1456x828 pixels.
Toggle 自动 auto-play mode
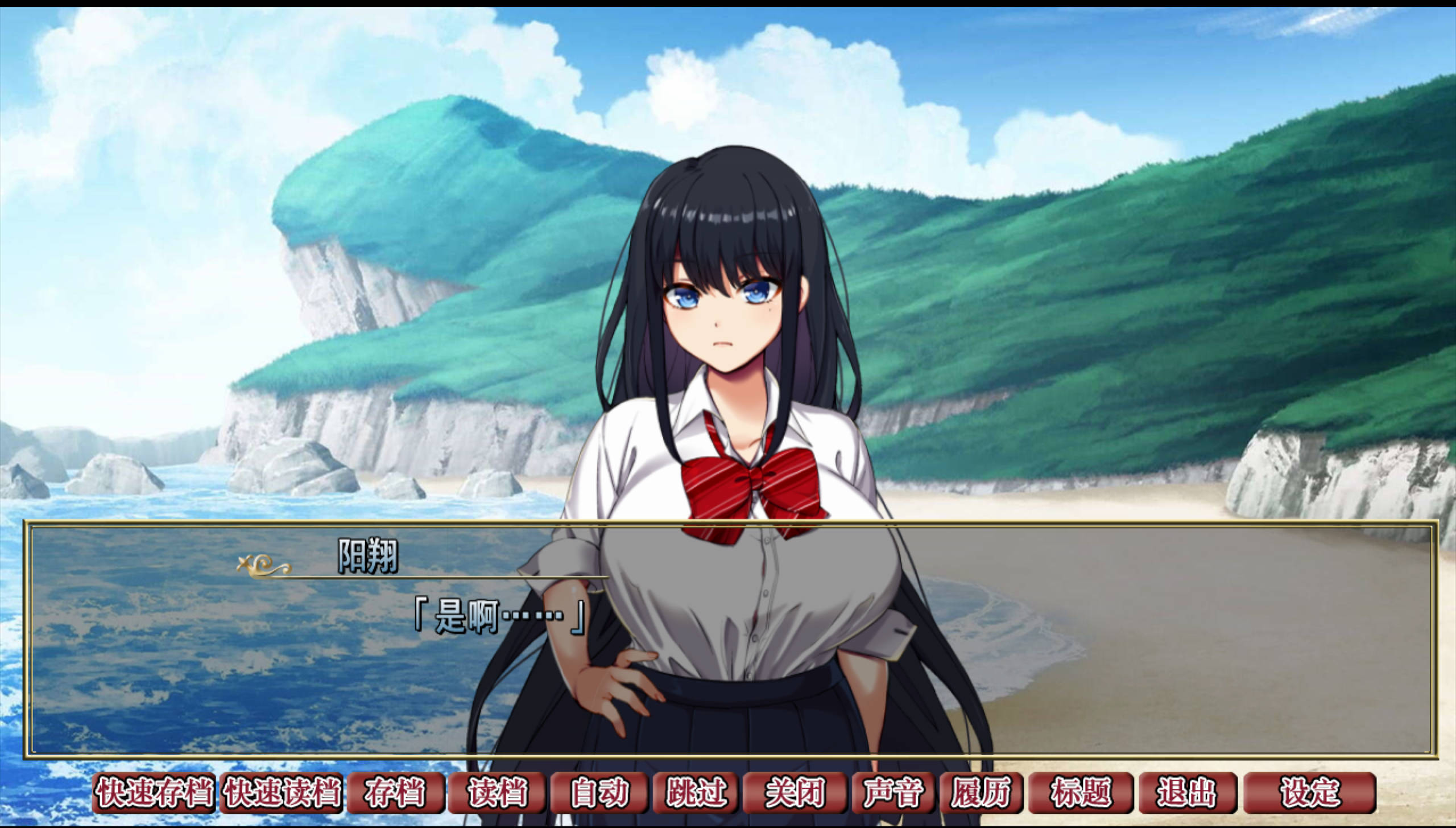[x=599, y=792]
